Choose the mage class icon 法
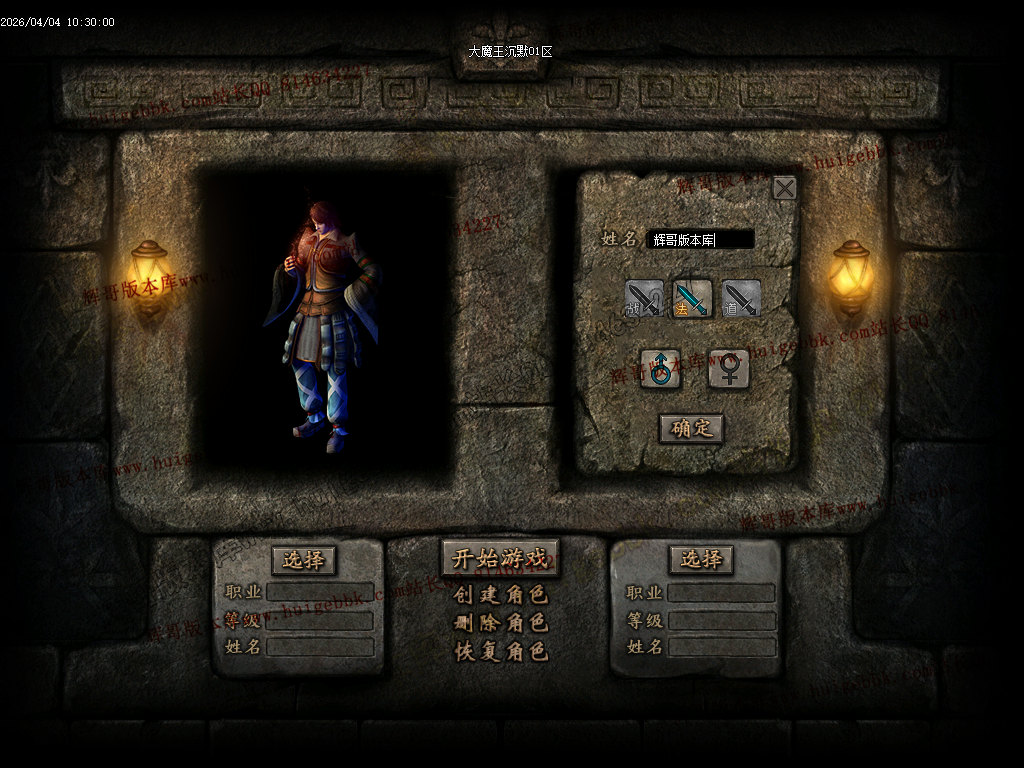 [692, 299]
